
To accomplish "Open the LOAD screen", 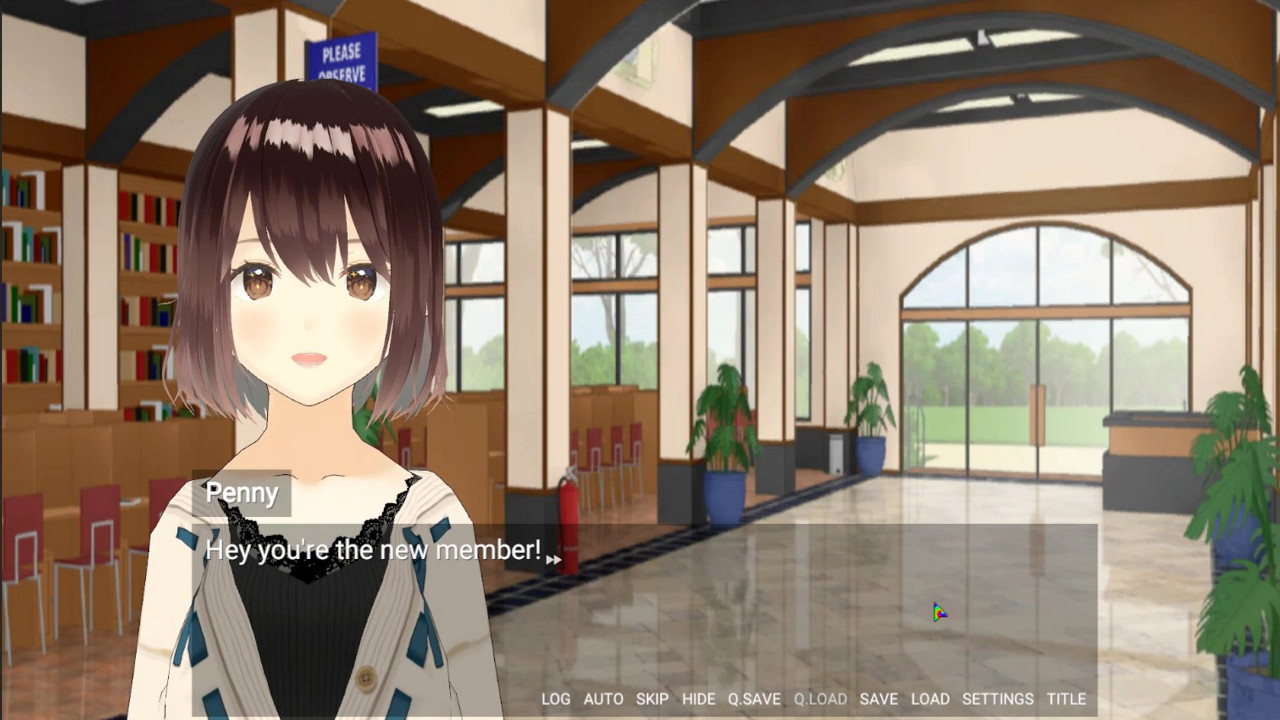I will pyautogui.click(x=930, y=699).
